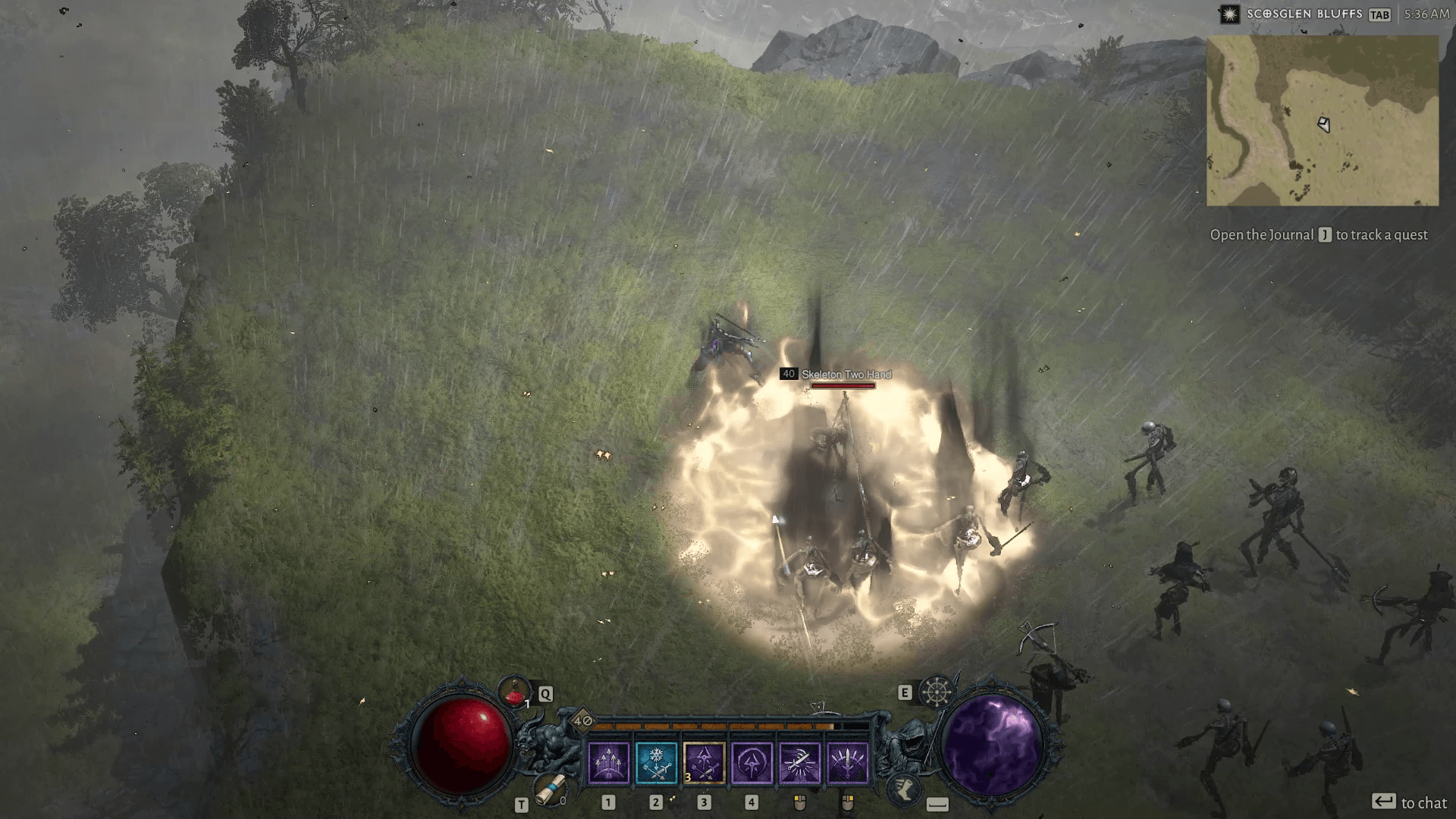Image resolution: width=1456 pixels, height=819 pixels.
Task: Use the slashing dagger skill
Action: click(799, 762)
